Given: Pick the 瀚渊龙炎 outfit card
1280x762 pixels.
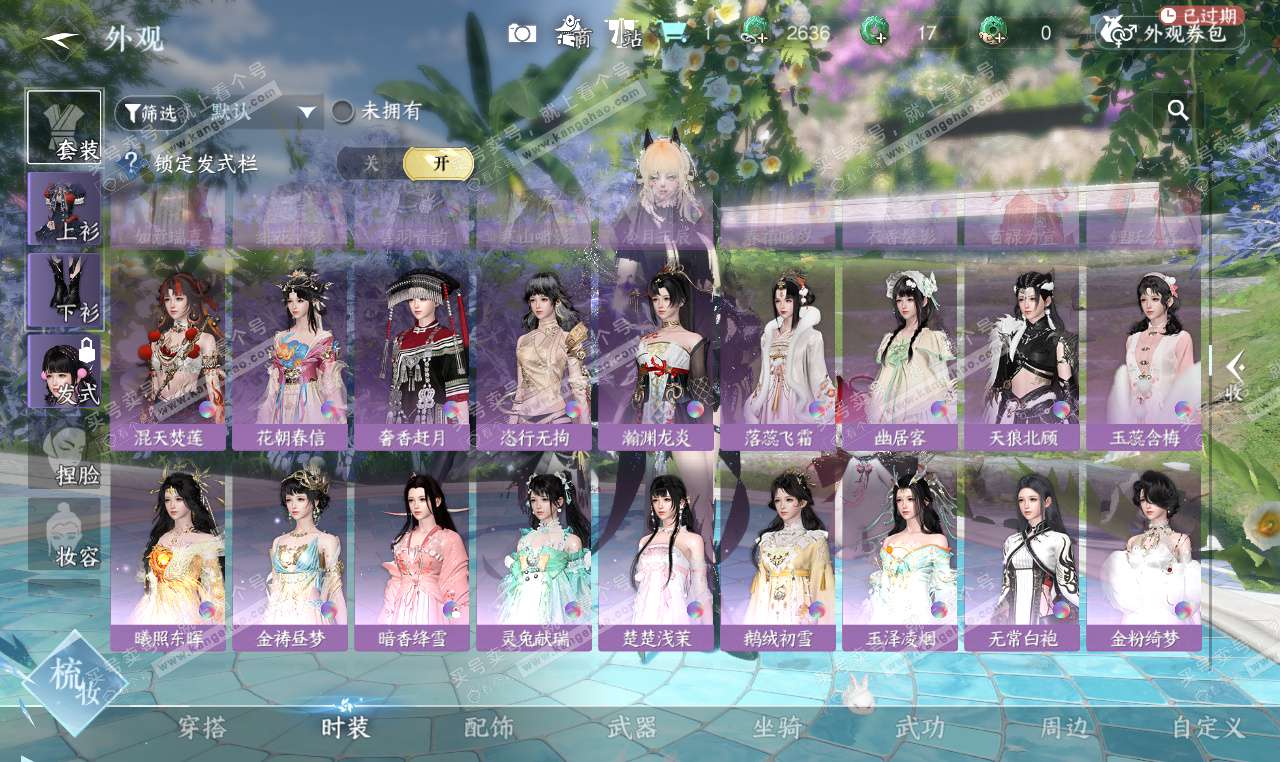Looking at the screenshot, I should [x=656, y=350].
